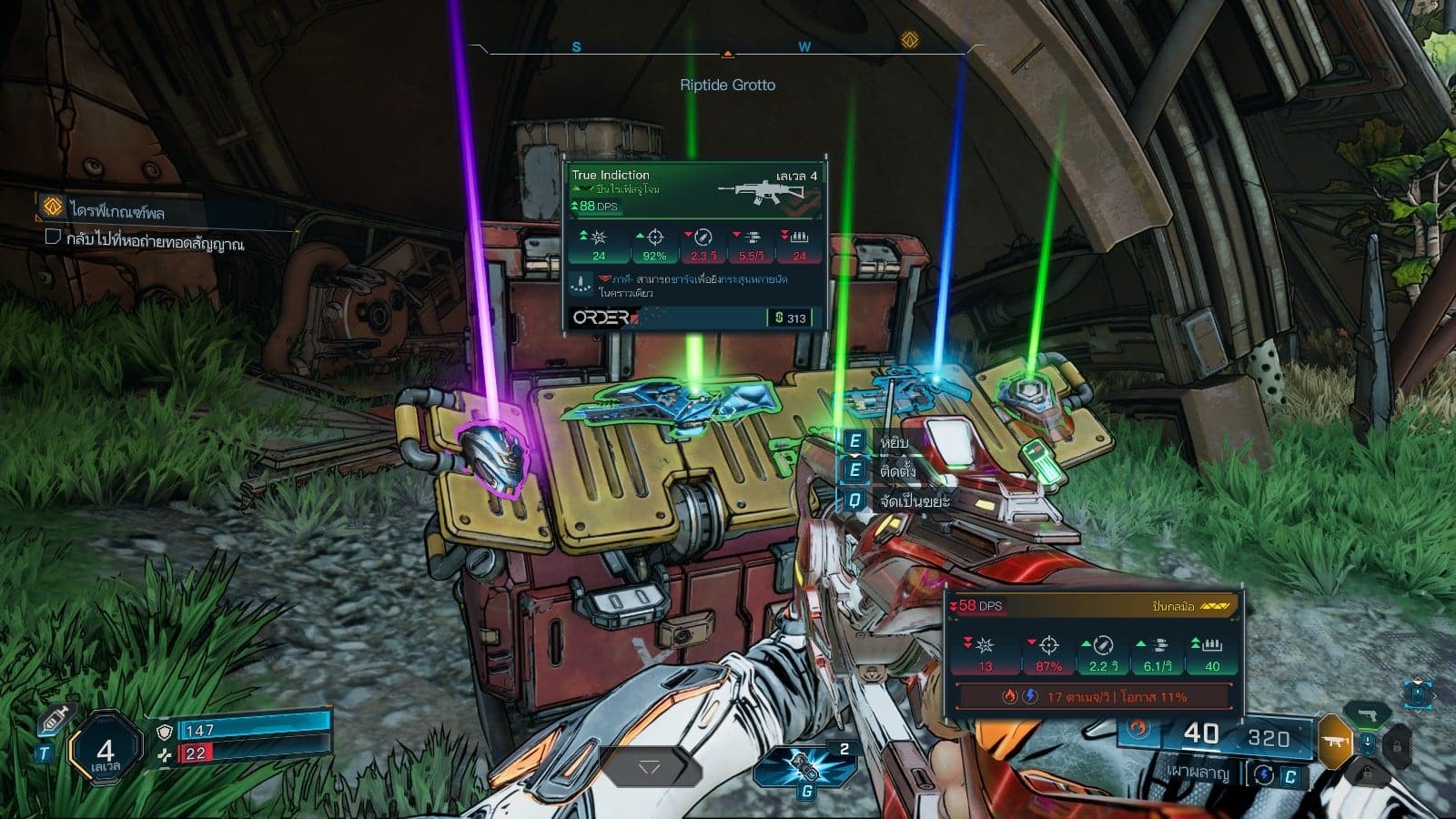Select the repkit syringe icon
This screenshot has height=819, width=1456.
(x=52, y=724)
